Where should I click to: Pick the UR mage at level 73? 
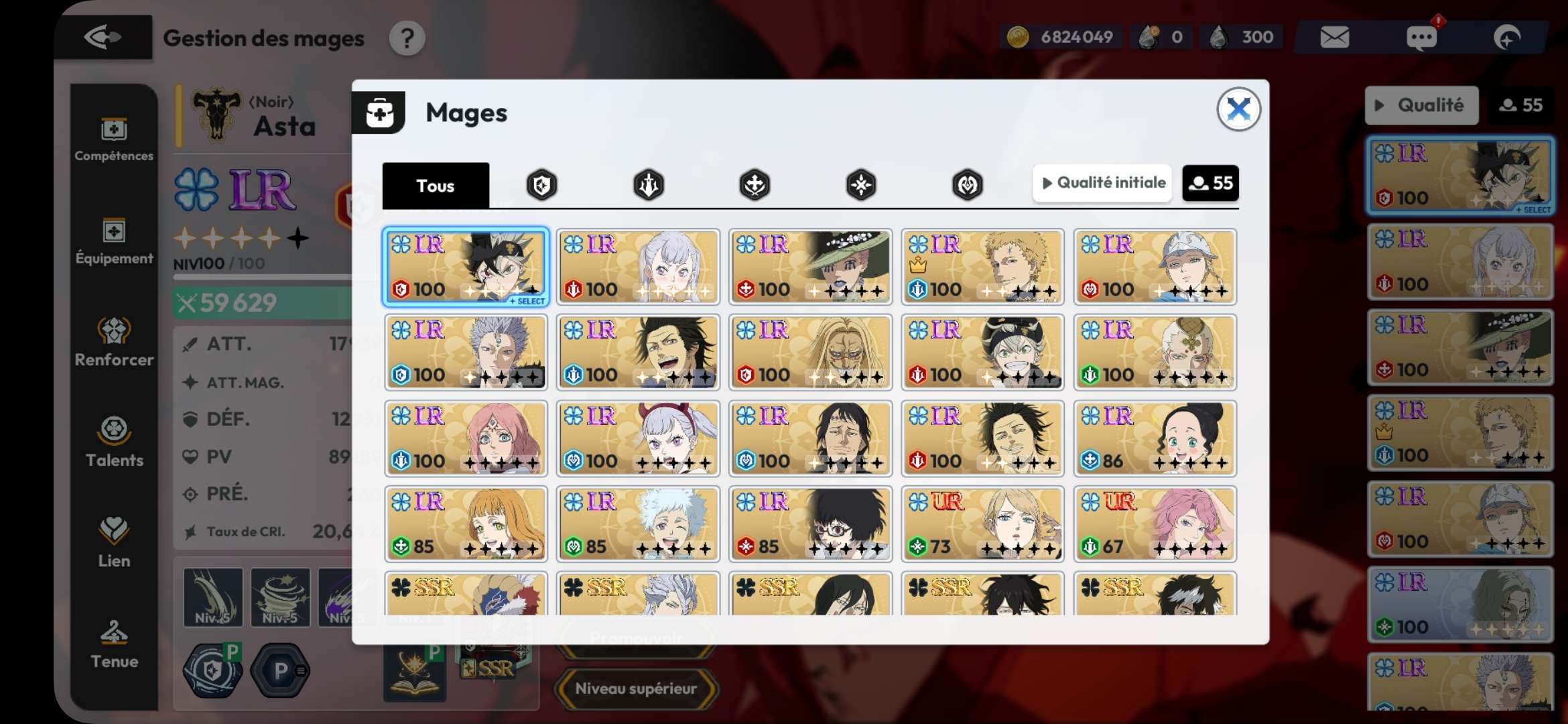[x=982, y=524]
